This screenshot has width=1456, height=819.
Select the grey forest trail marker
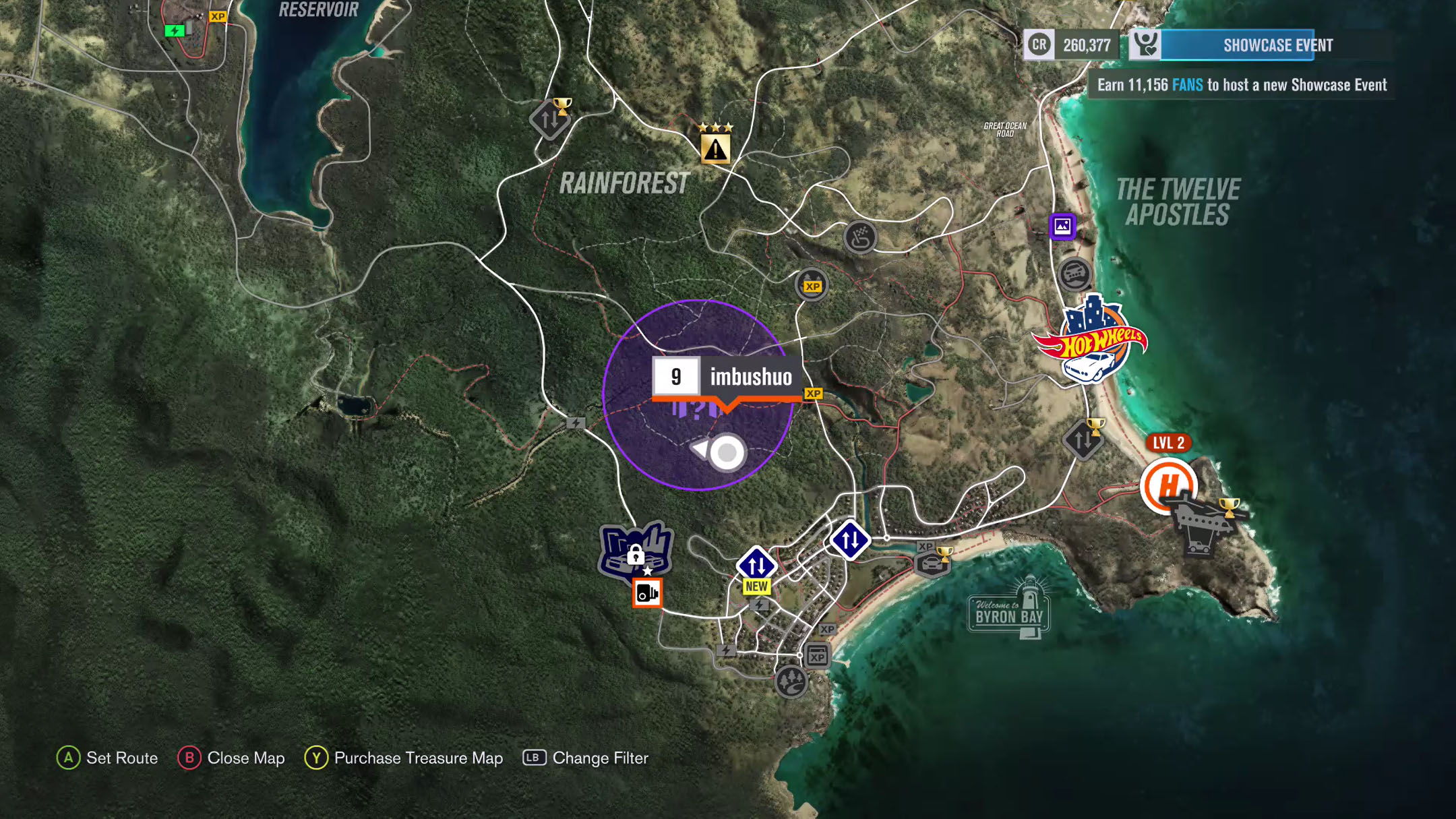pos(790,681)
